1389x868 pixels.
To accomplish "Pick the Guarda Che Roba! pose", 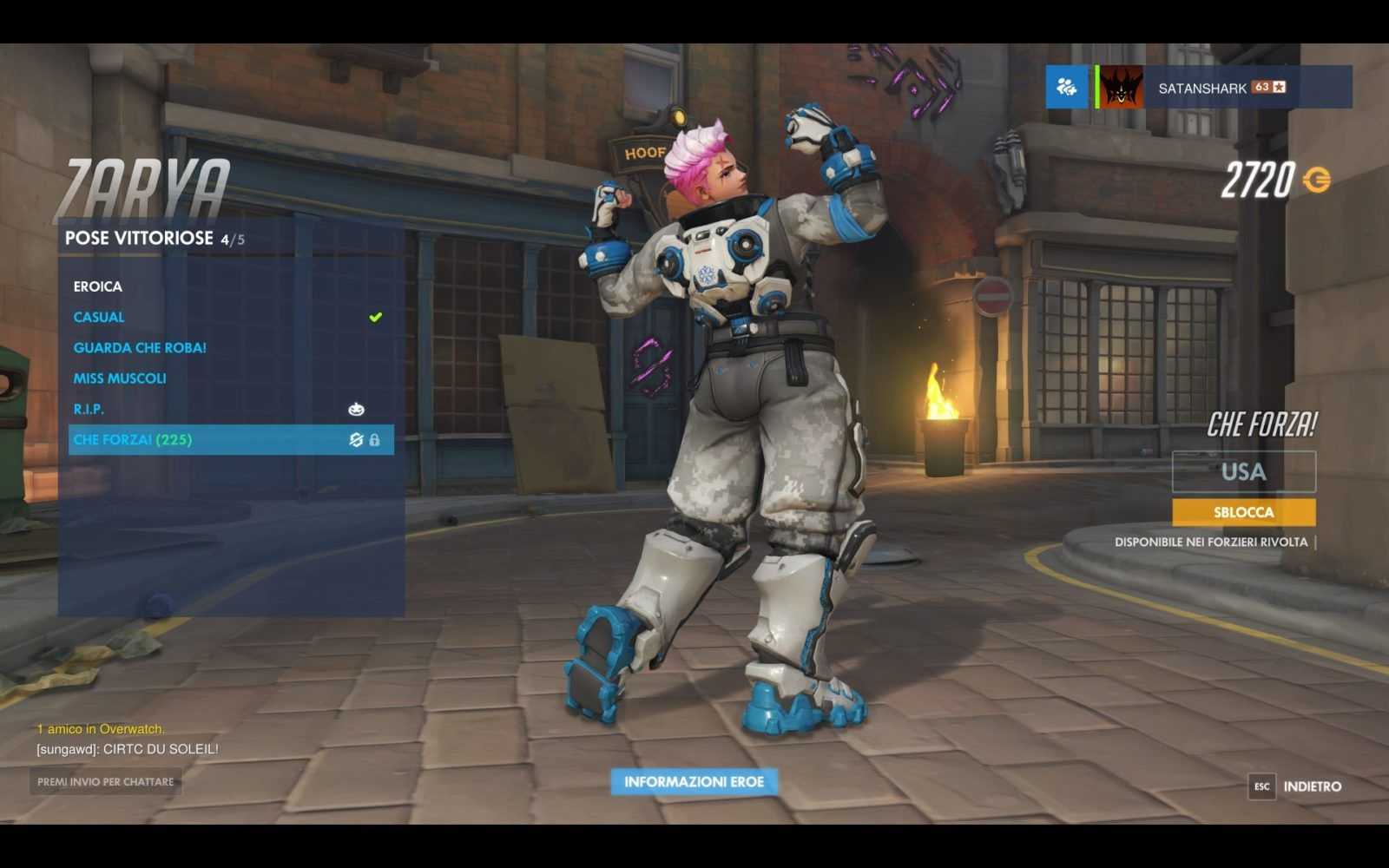I will [x=140, y=347].
